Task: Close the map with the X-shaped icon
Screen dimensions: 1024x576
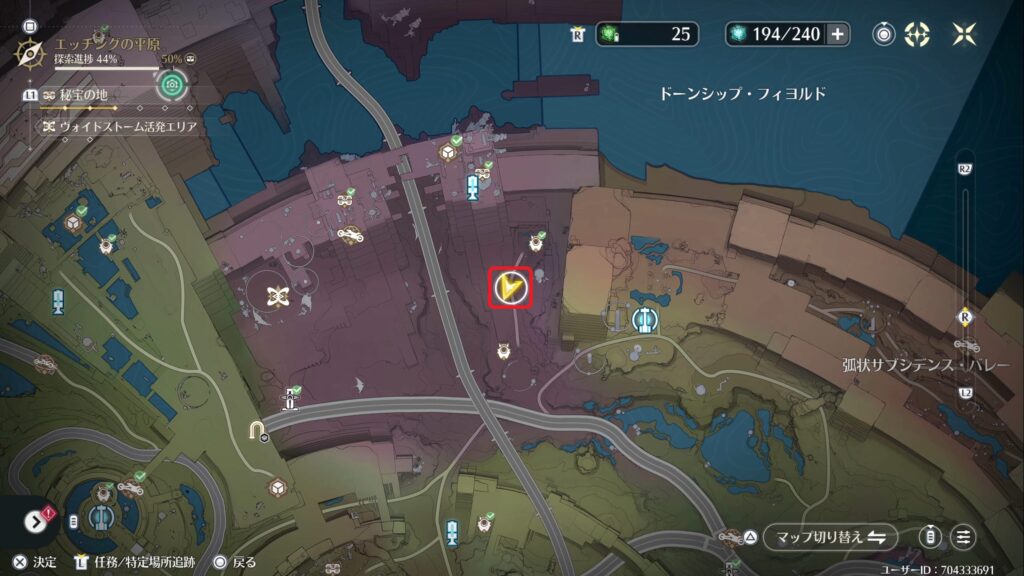Action: (x=964, y=34)
